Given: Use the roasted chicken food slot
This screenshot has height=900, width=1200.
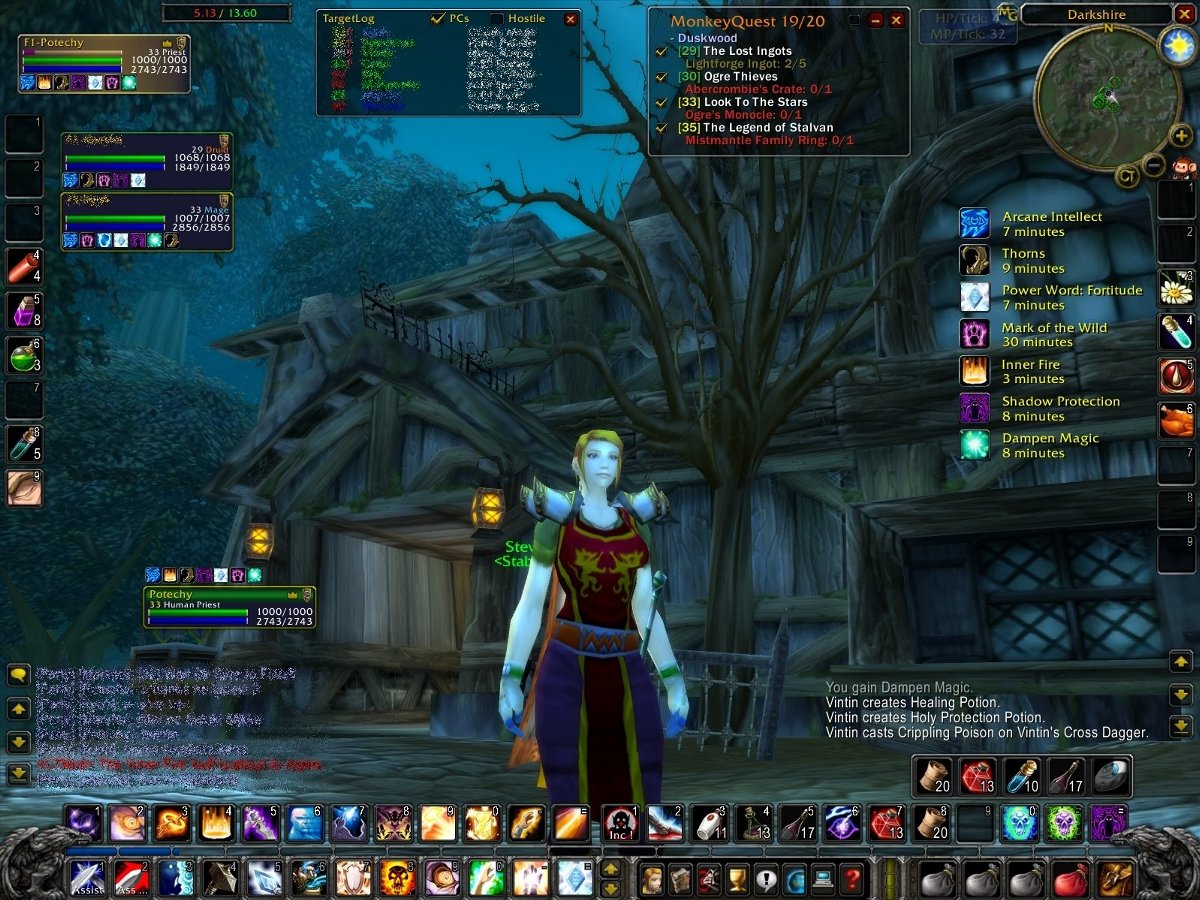Looking at the screenshot, I should click(x=1177, y=420).
